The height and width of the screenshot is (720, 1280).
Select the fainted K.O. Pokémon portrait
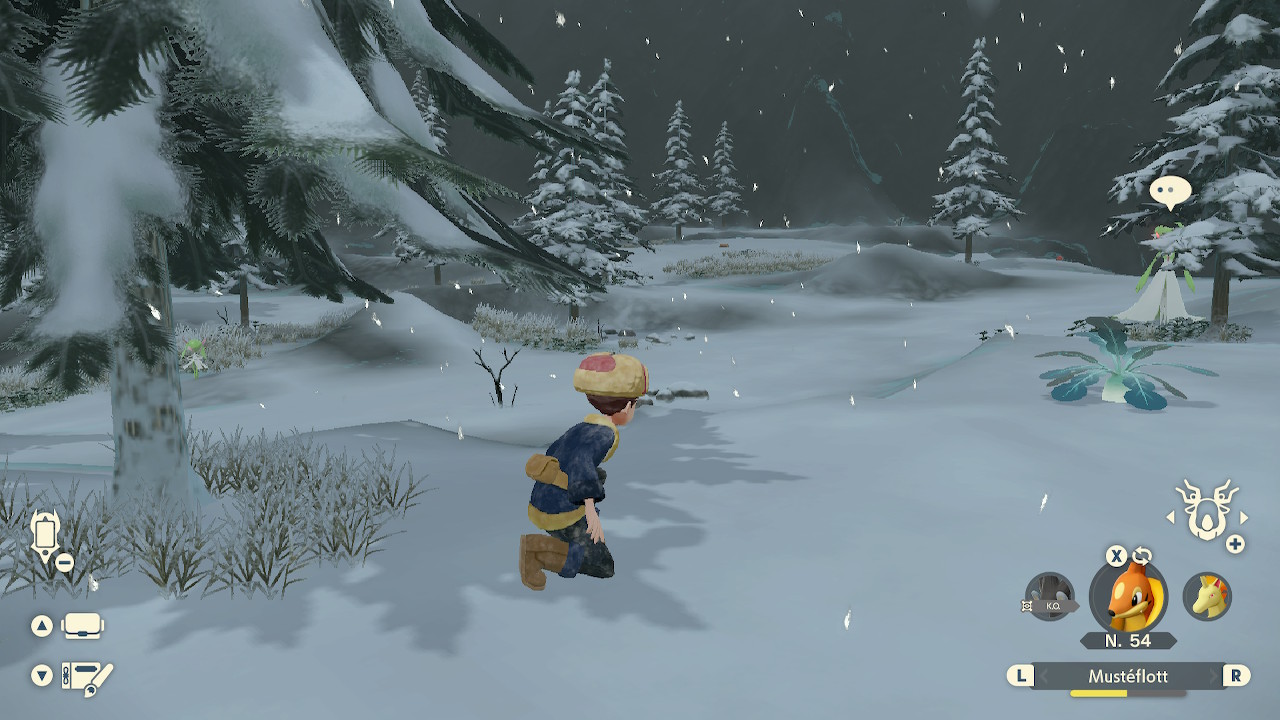[x=1049, y=597]
